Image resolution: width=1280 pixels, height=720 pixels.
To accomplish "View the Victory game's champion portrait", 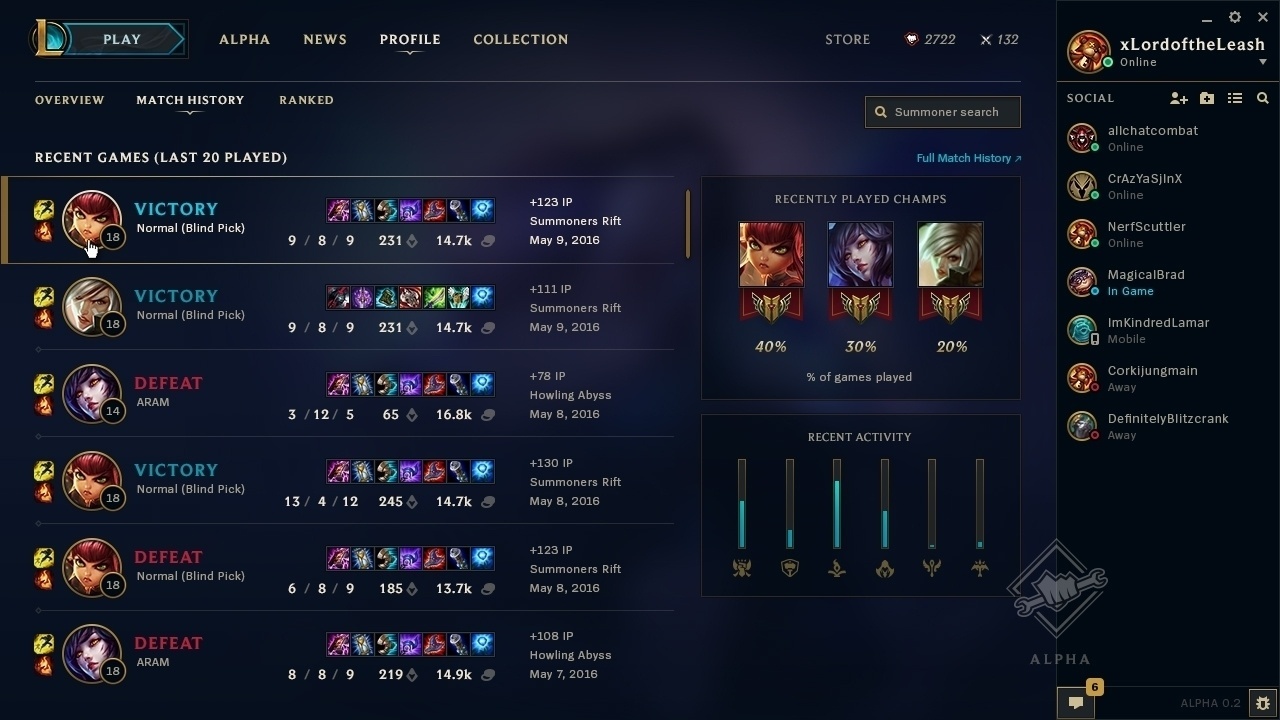I will tap(92, 220).
